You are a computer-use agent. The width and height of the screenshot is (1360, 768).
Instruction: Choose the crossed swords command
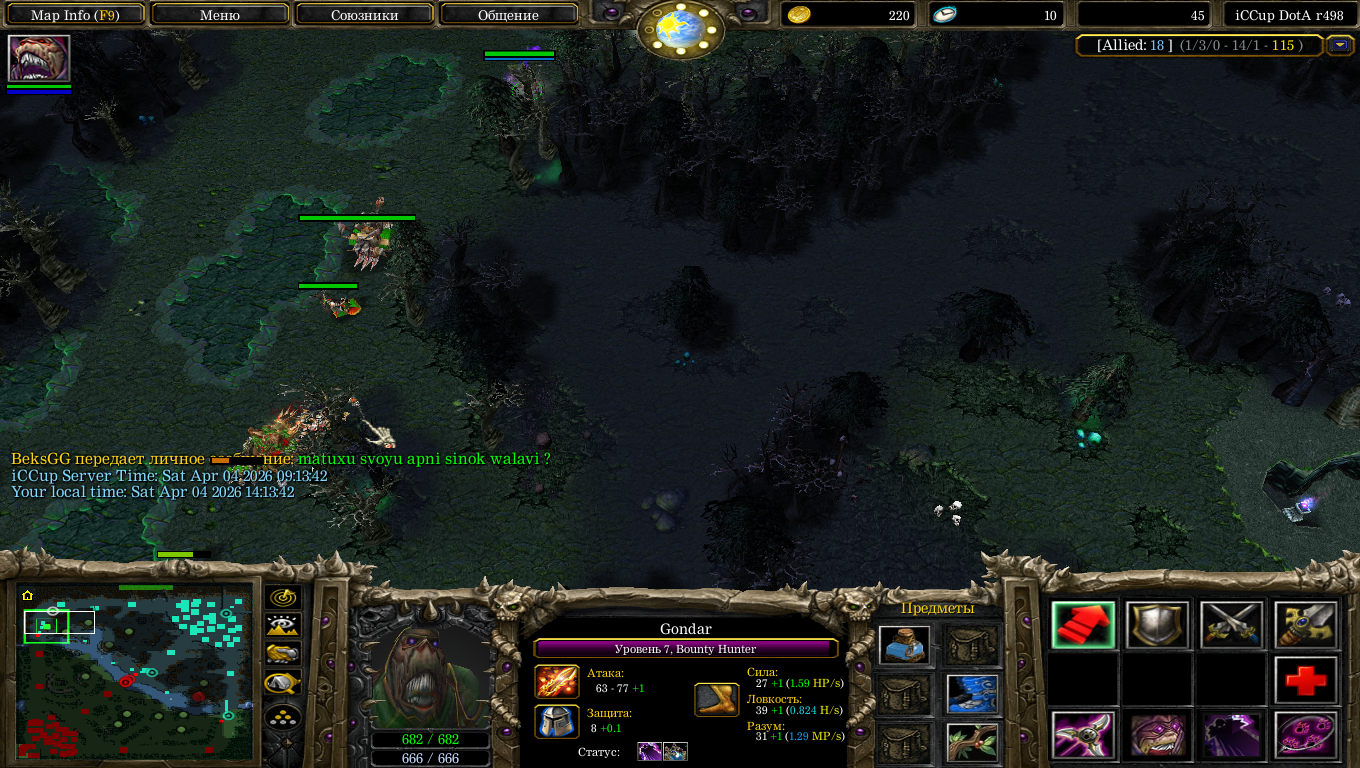[1231, 625]
